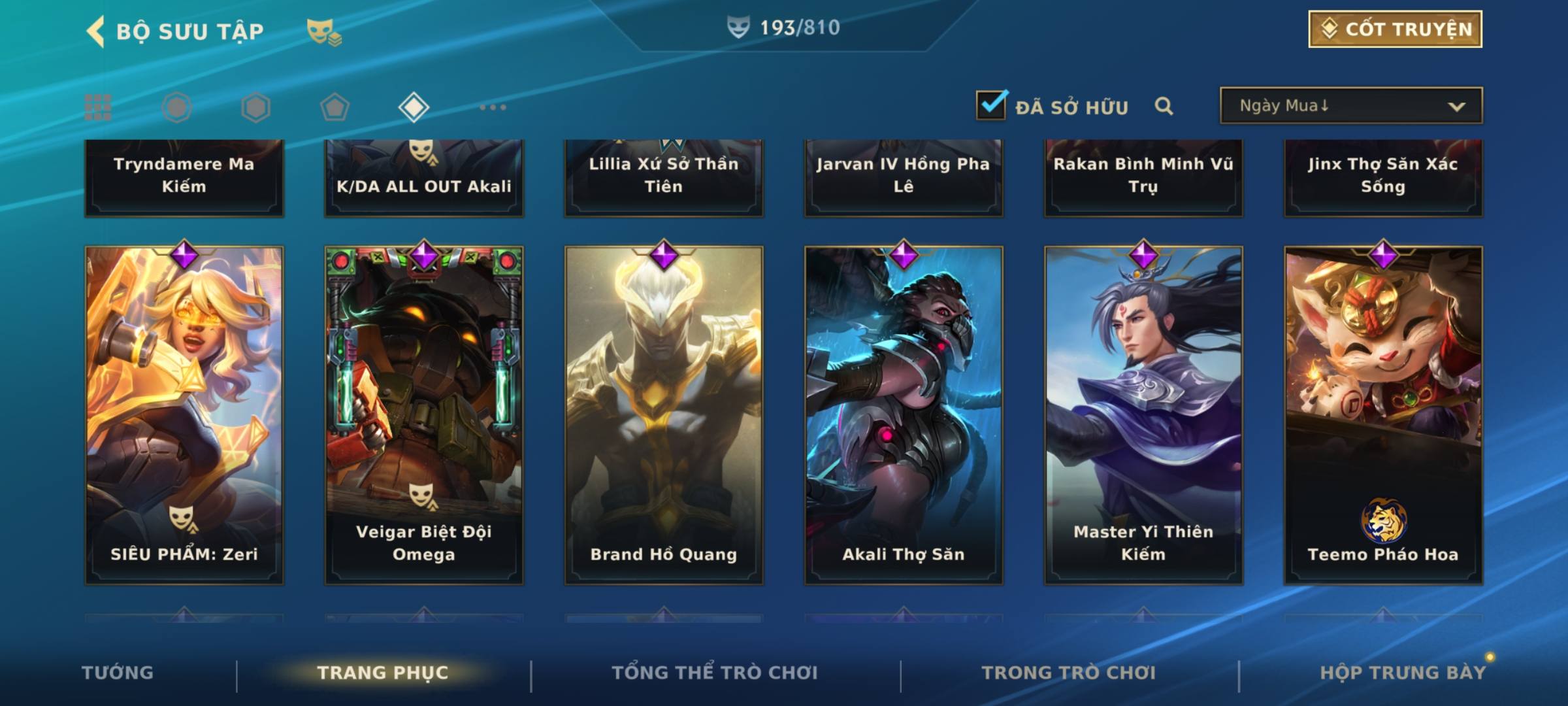
Task: Switch to the Tướng tab
Action: click(x=118, y=673)
